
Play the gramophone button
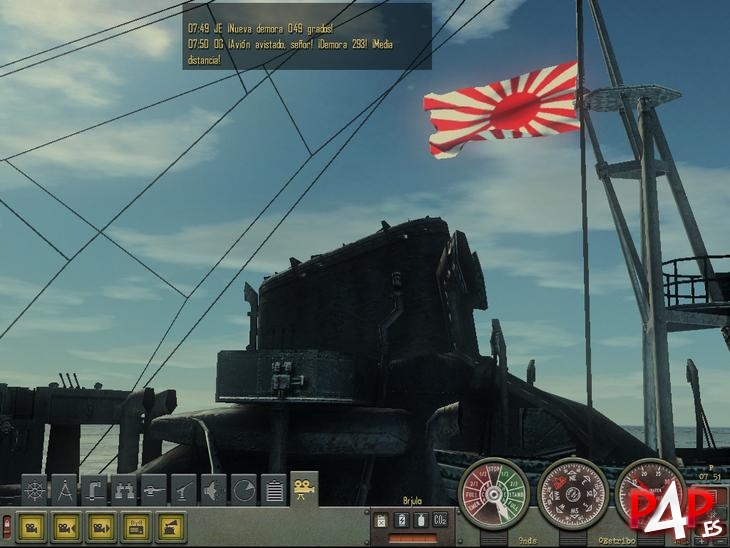coord(171,527)
